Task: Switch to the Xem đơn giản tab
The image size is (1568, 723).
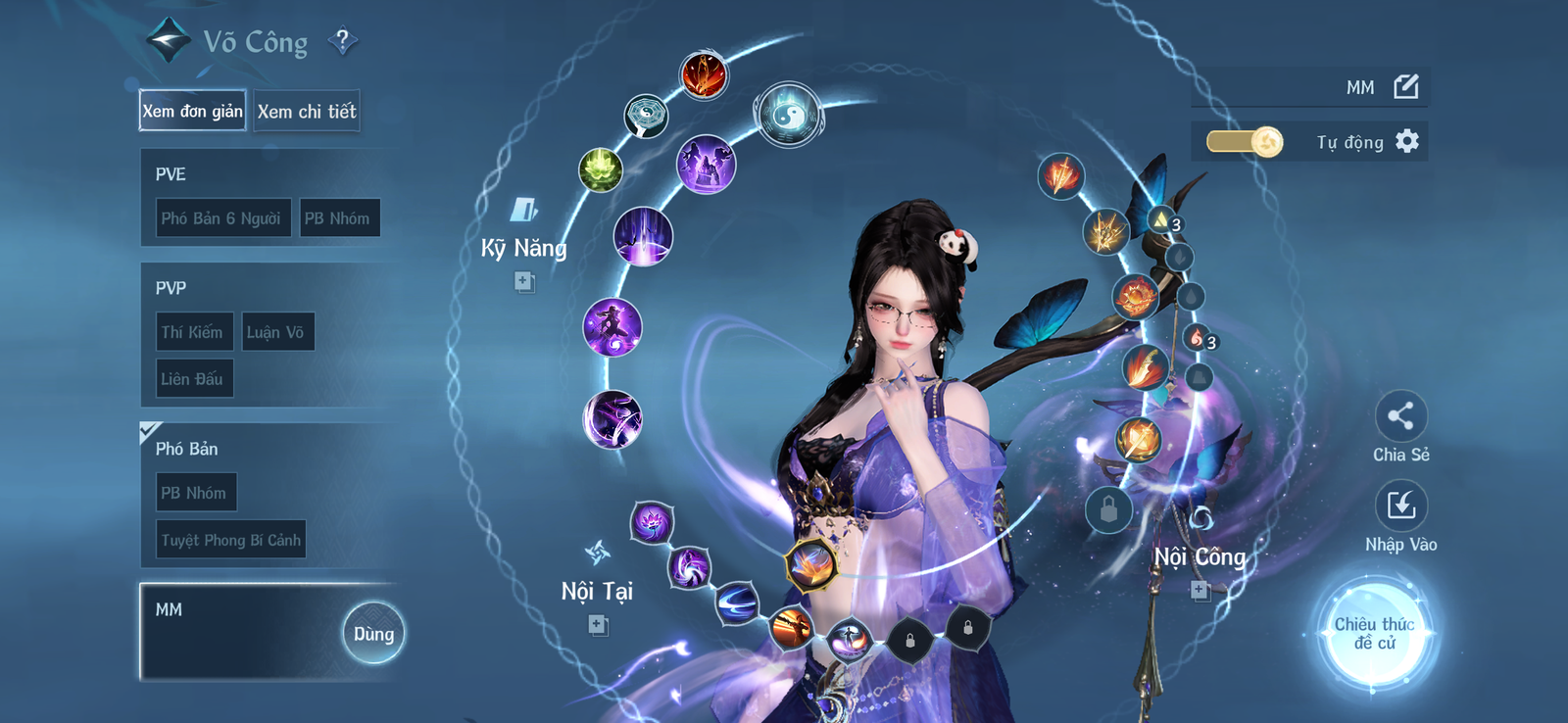Action: click(192, 111)
